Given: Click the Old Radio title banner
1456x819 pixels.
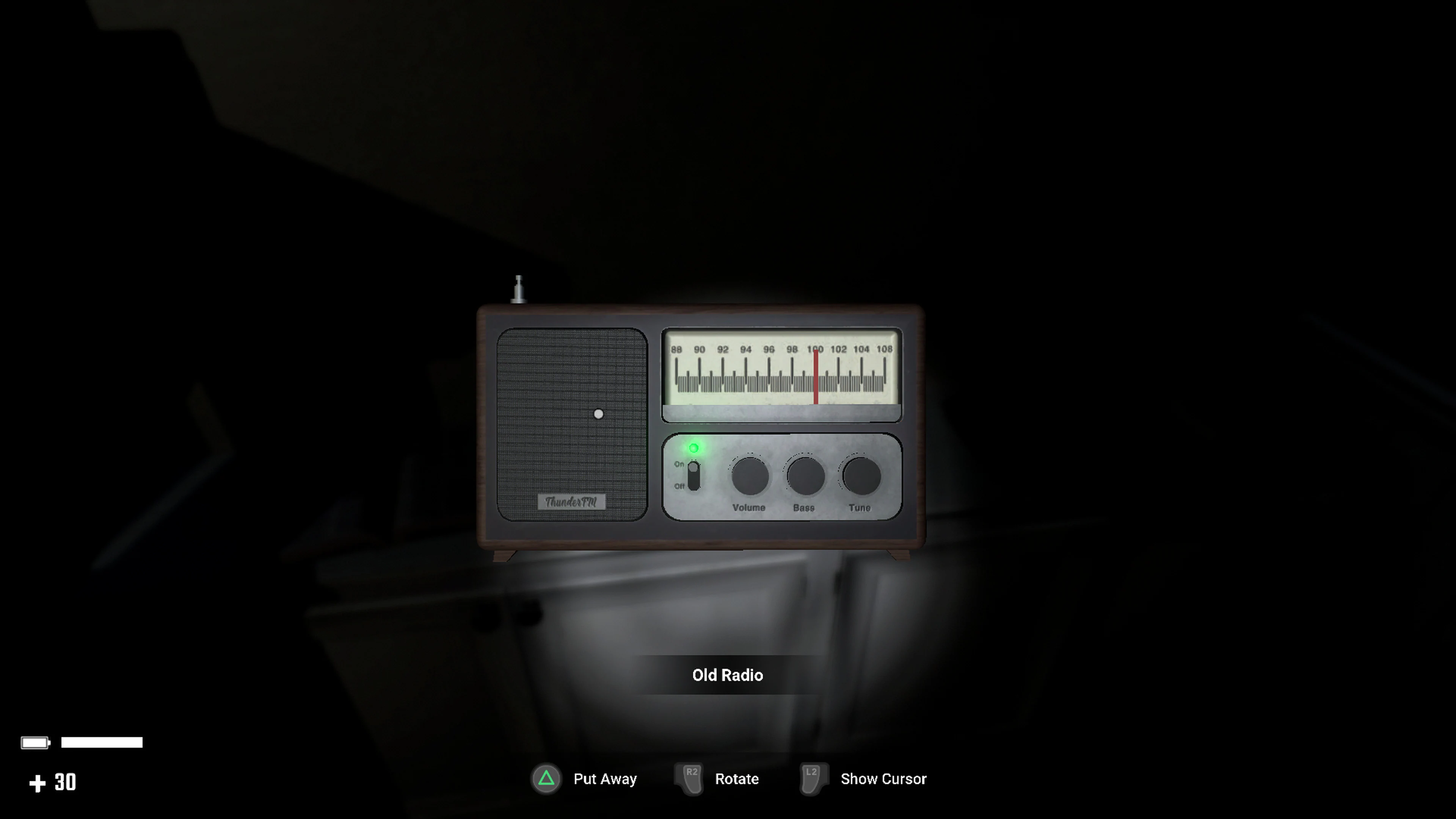Looking at the screenshot, I should pyautogui.click(x=728, y=675).
